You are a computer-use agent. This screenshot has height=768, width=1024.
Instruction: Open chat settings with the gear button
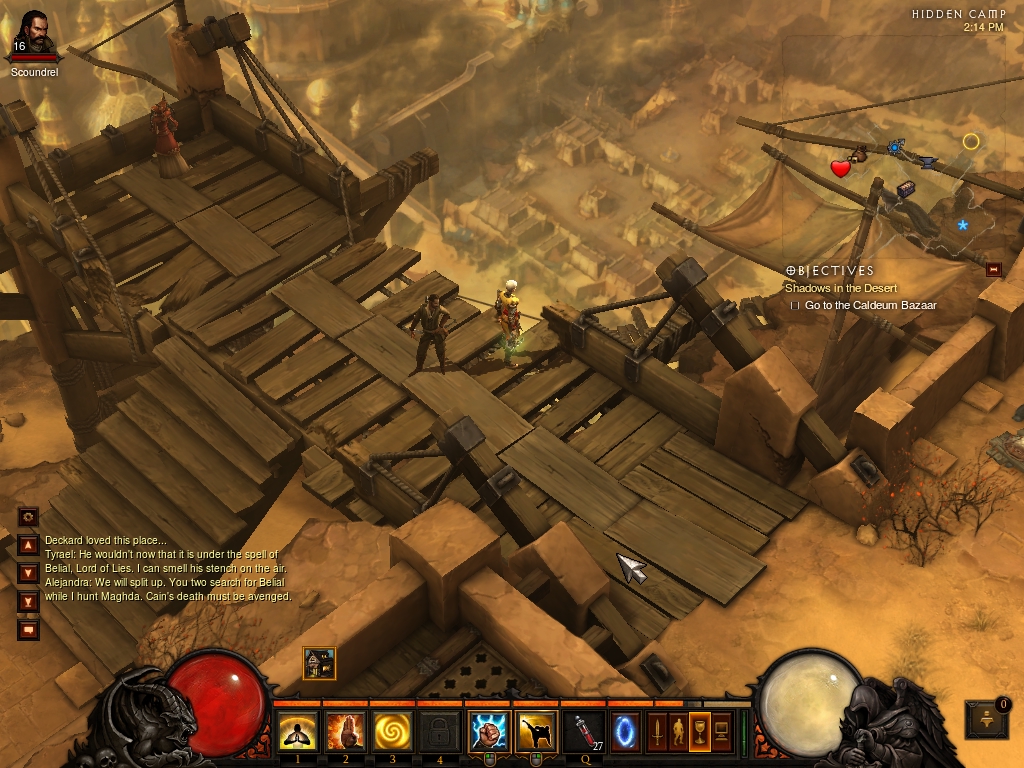[x=28, y=517]
